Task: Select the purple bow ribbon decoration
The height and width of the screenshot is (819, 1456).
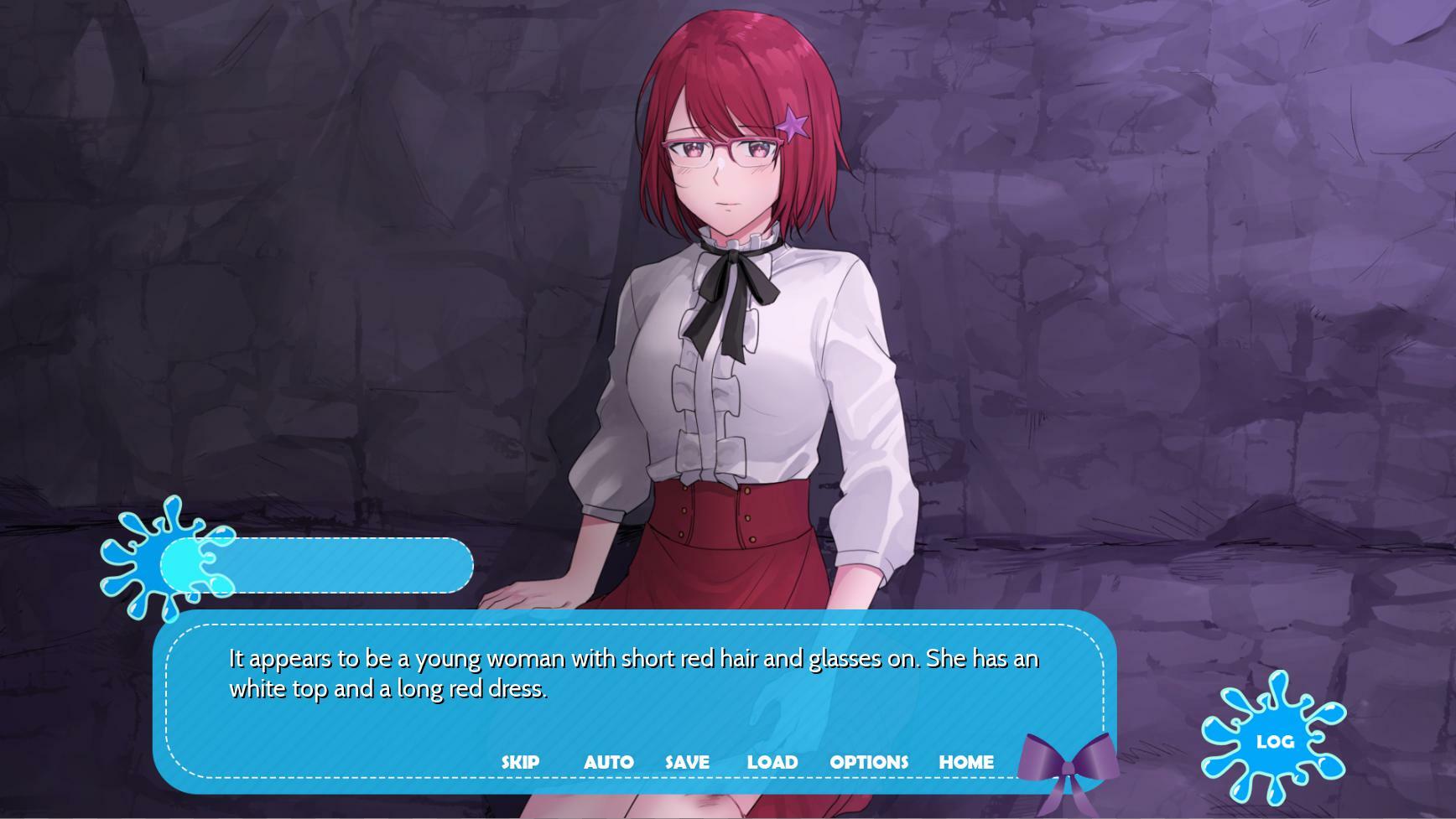Action: (1068, 769)
